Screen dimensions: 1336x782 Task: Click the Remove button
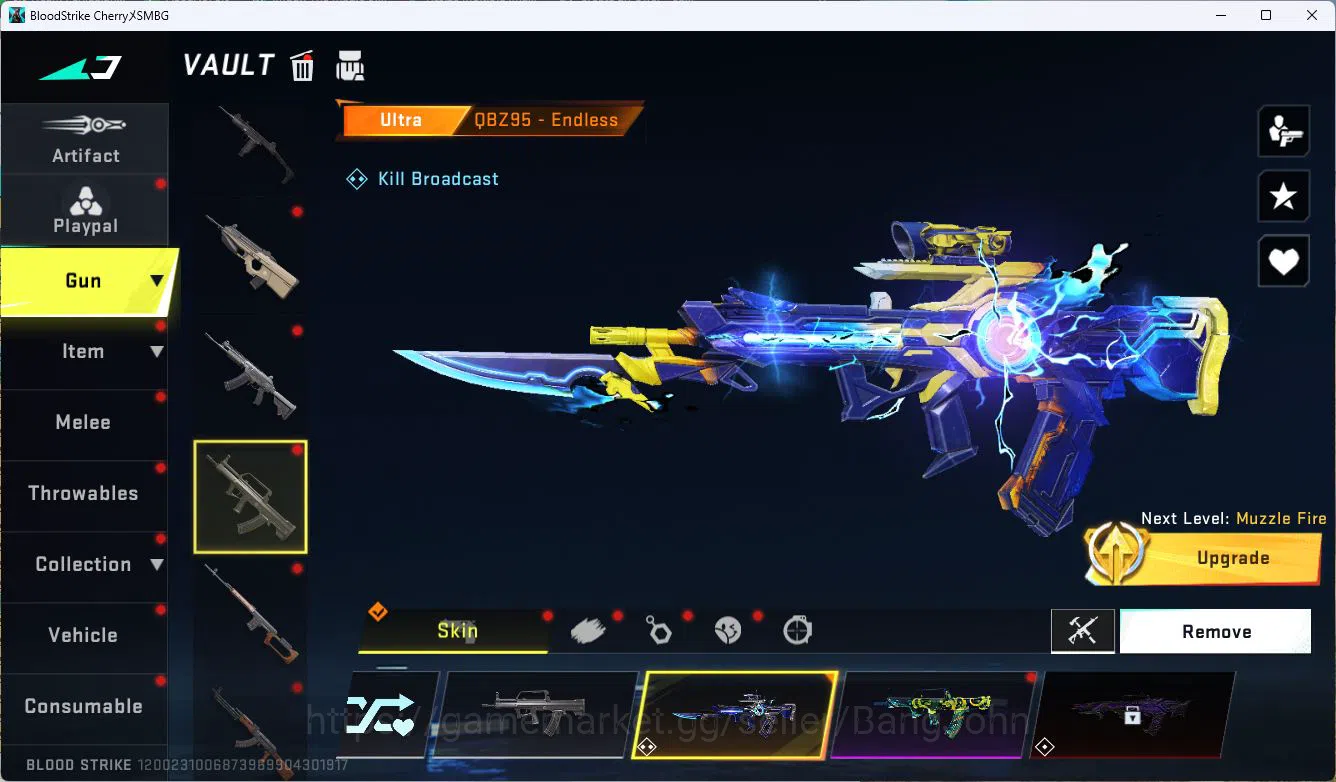[1216, 631]
